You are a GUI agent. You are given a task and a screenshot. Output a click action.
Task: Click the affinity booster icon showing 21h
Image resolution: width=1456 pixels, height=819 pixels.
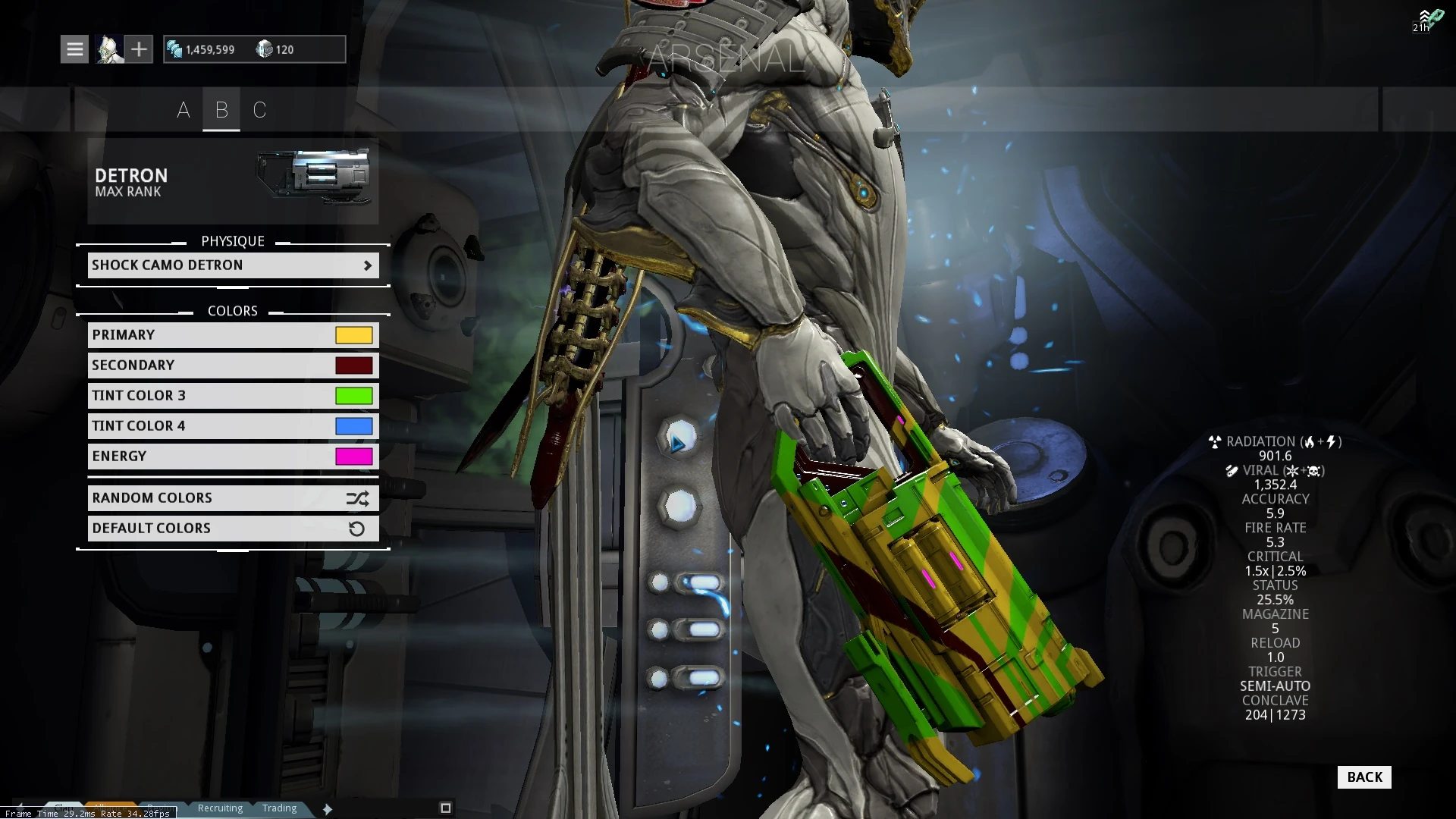pyautogui.click(x=1429, y=19)
